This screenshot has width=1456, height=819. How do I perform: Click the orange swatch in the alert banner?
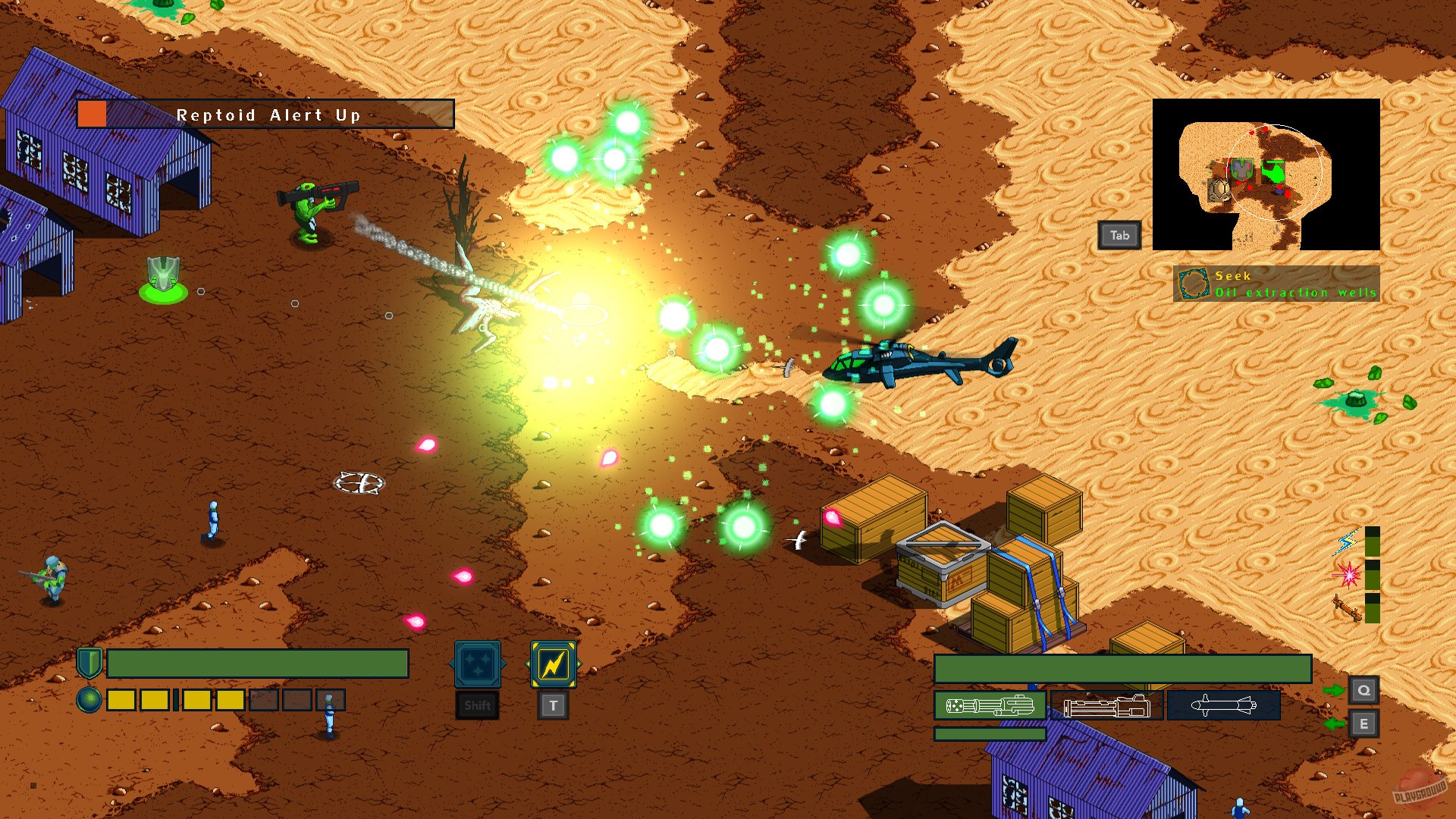coord(91,115)
